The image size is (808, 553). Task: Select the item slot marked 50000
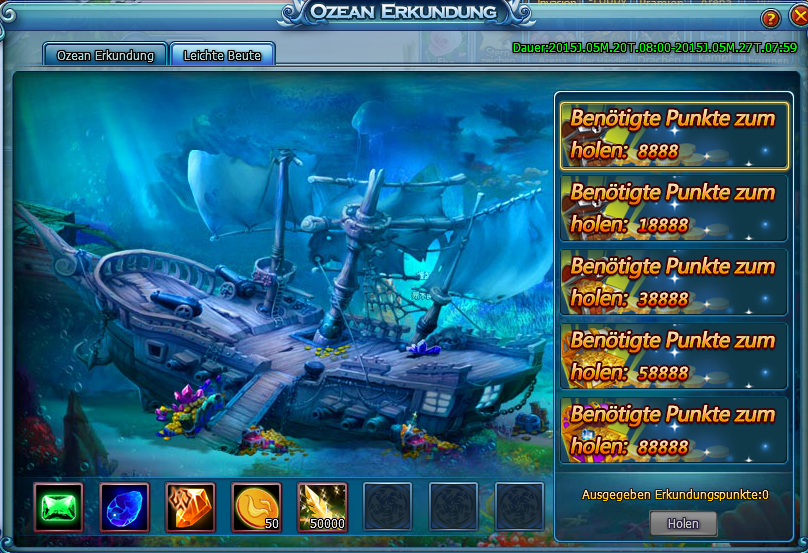click(x=323, y=507)
